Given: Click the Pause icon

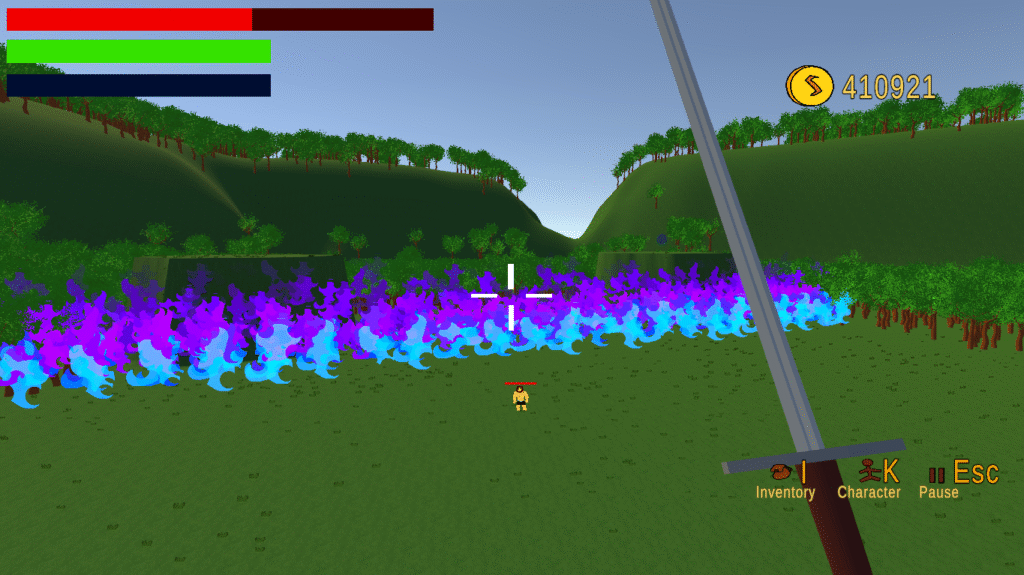Looking at the screenshot, I should point(937,475).
